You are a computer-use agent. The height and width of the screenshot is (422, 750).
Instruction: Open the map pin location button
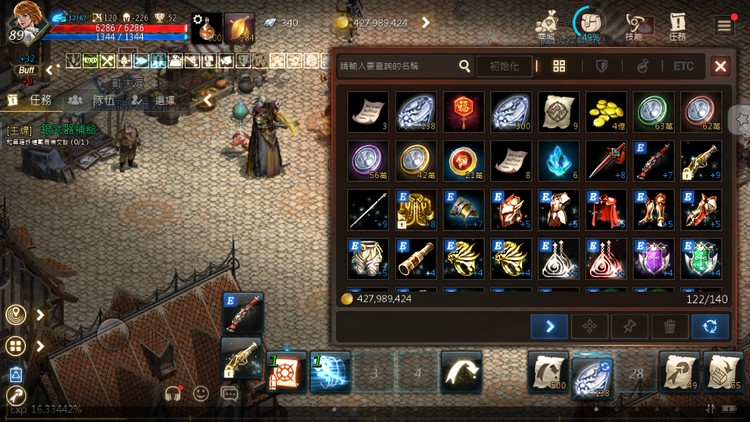click(15, 315)
